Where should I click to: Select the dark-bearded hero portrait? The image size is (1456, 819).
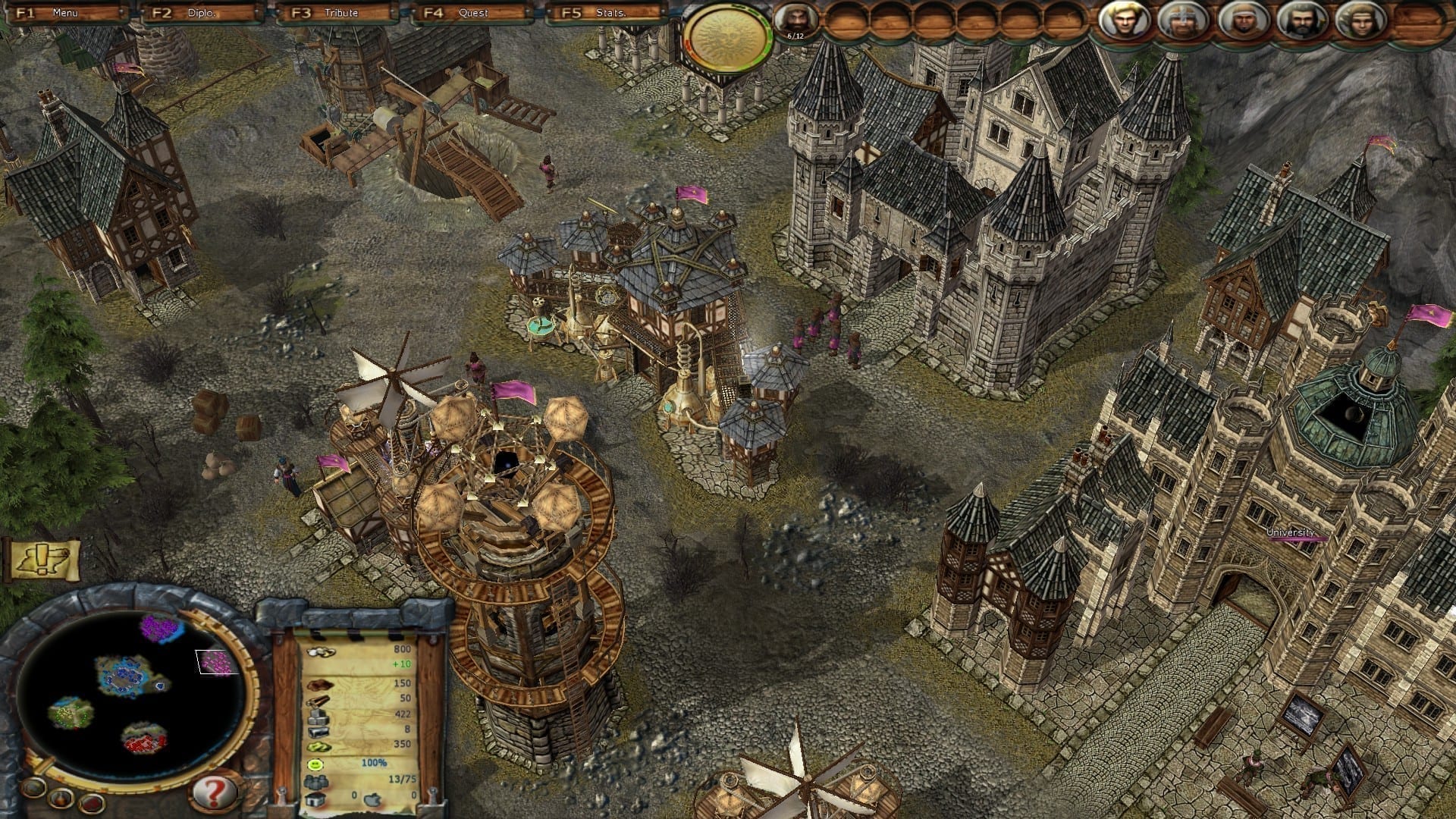click(1301, 21)
